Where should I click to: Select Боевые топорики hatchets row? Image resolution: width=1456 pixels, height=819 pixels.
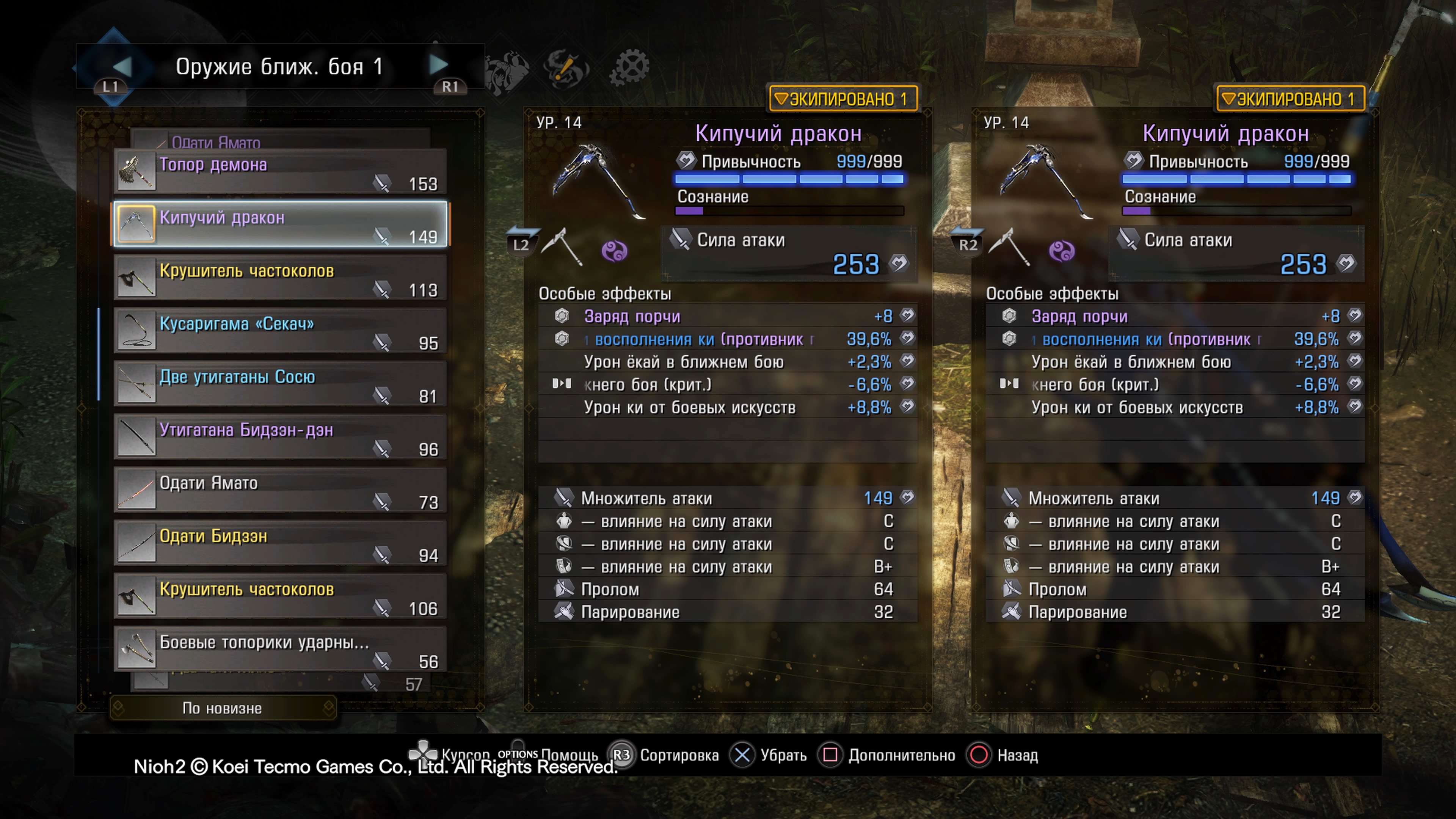280,650
